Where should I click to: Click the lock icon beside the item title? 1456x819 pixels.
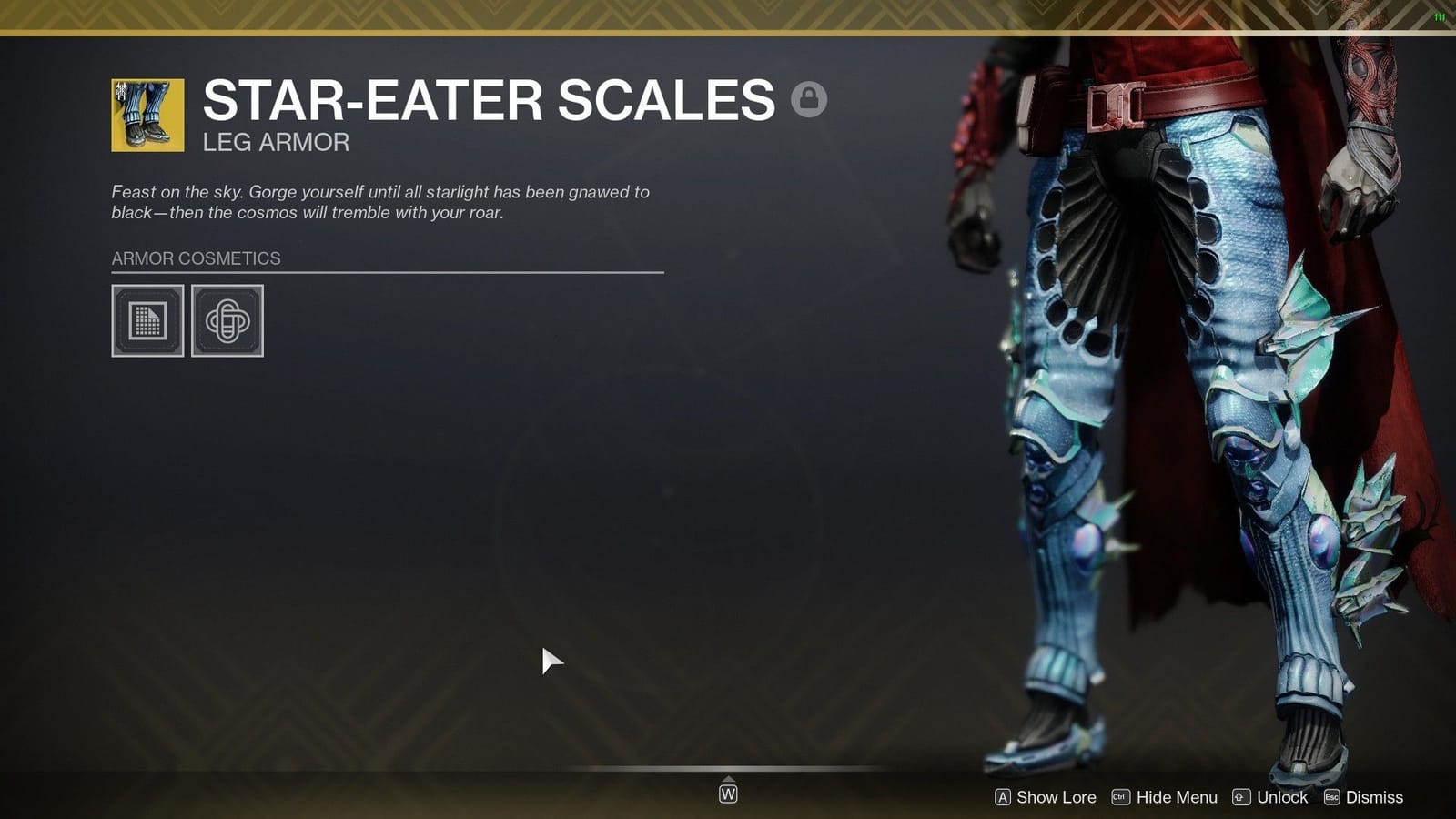click(x=808, y=100)
